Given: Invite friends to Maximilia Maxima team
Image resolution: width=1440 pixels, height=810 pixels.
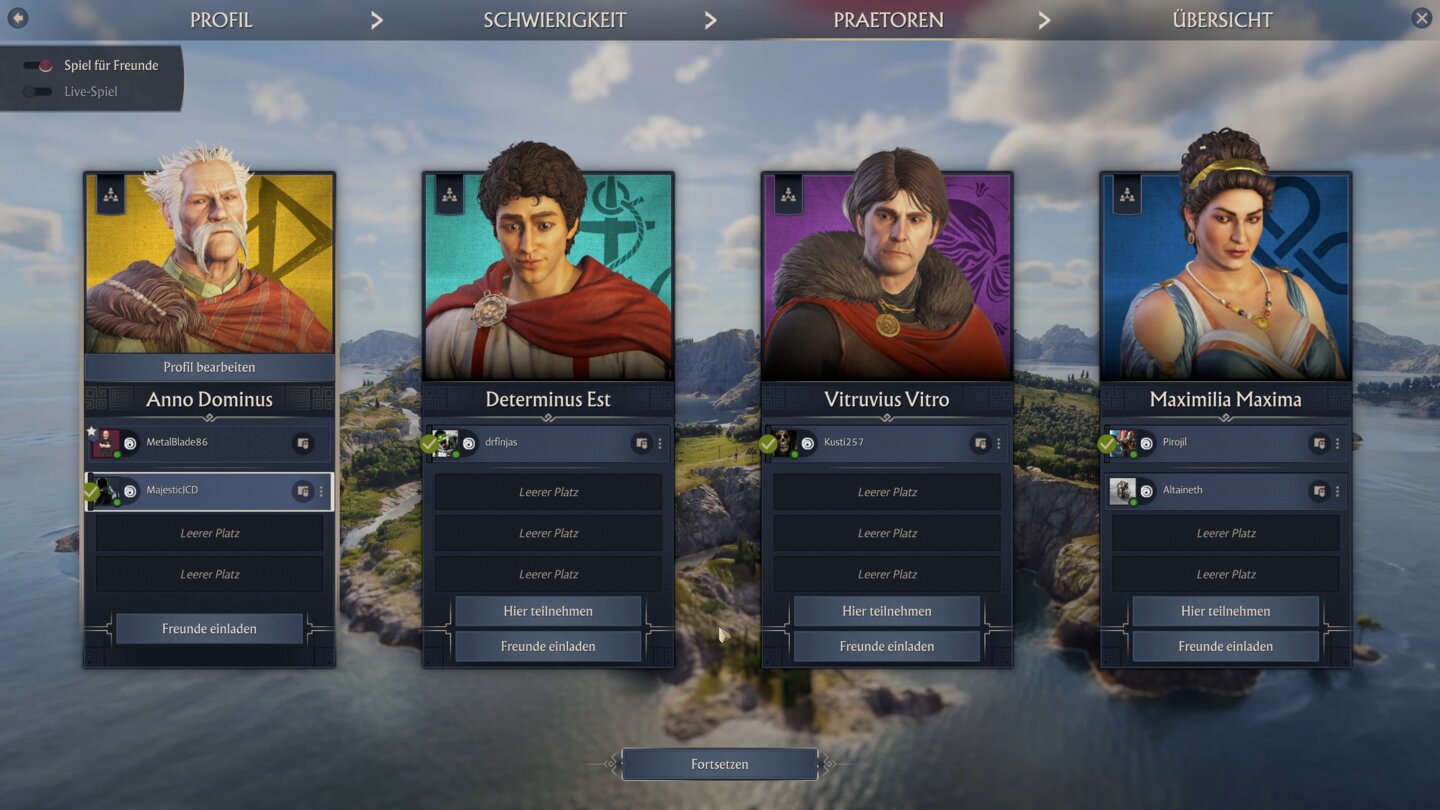Looking at the screenshot, I should pyautogui.click(x=1225, y=646).
